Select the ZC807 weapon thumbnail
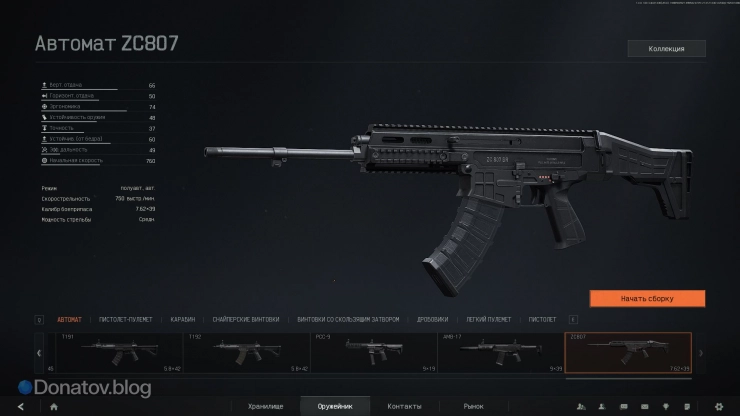The height and width of the screenshot is (416, 740). coord(628,352)
